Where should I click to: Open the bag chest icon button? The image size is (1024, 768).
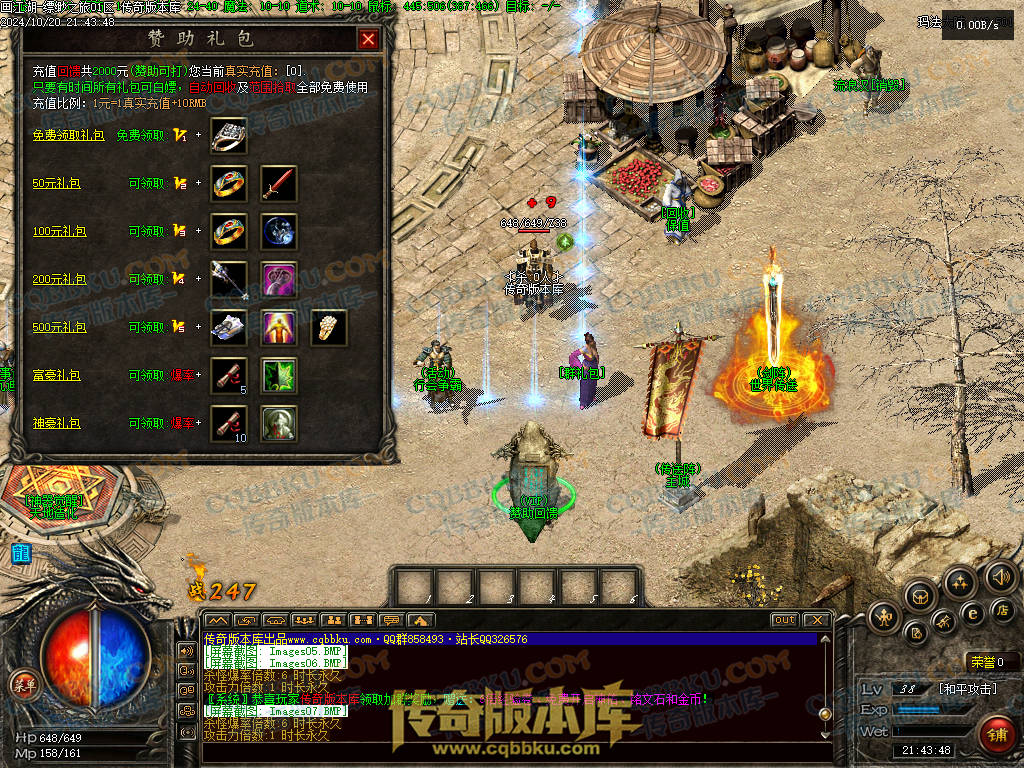pyautogui.click(x=920, y=596)
